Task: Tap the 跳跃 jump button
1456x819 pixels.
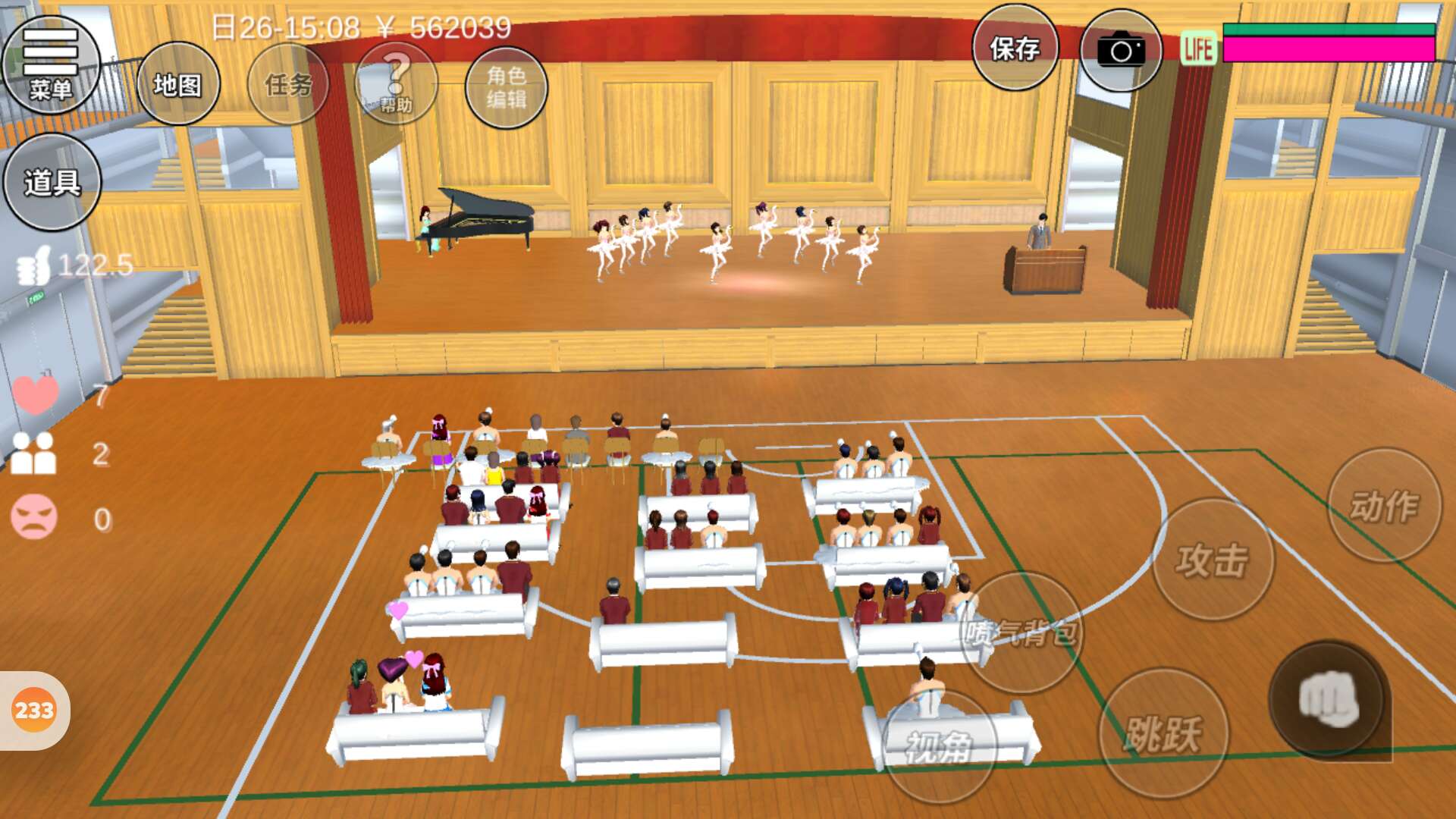Action: (1163, 733)
